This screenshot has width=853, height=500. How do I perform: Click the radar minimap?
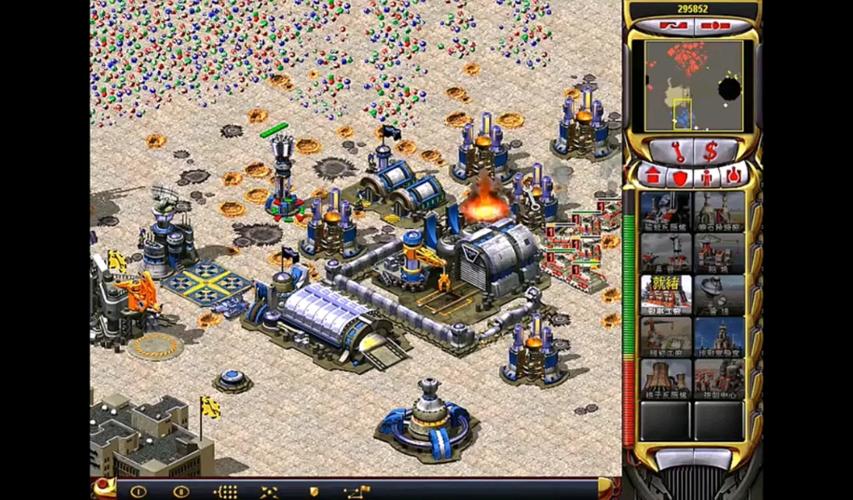pos(693,86)
